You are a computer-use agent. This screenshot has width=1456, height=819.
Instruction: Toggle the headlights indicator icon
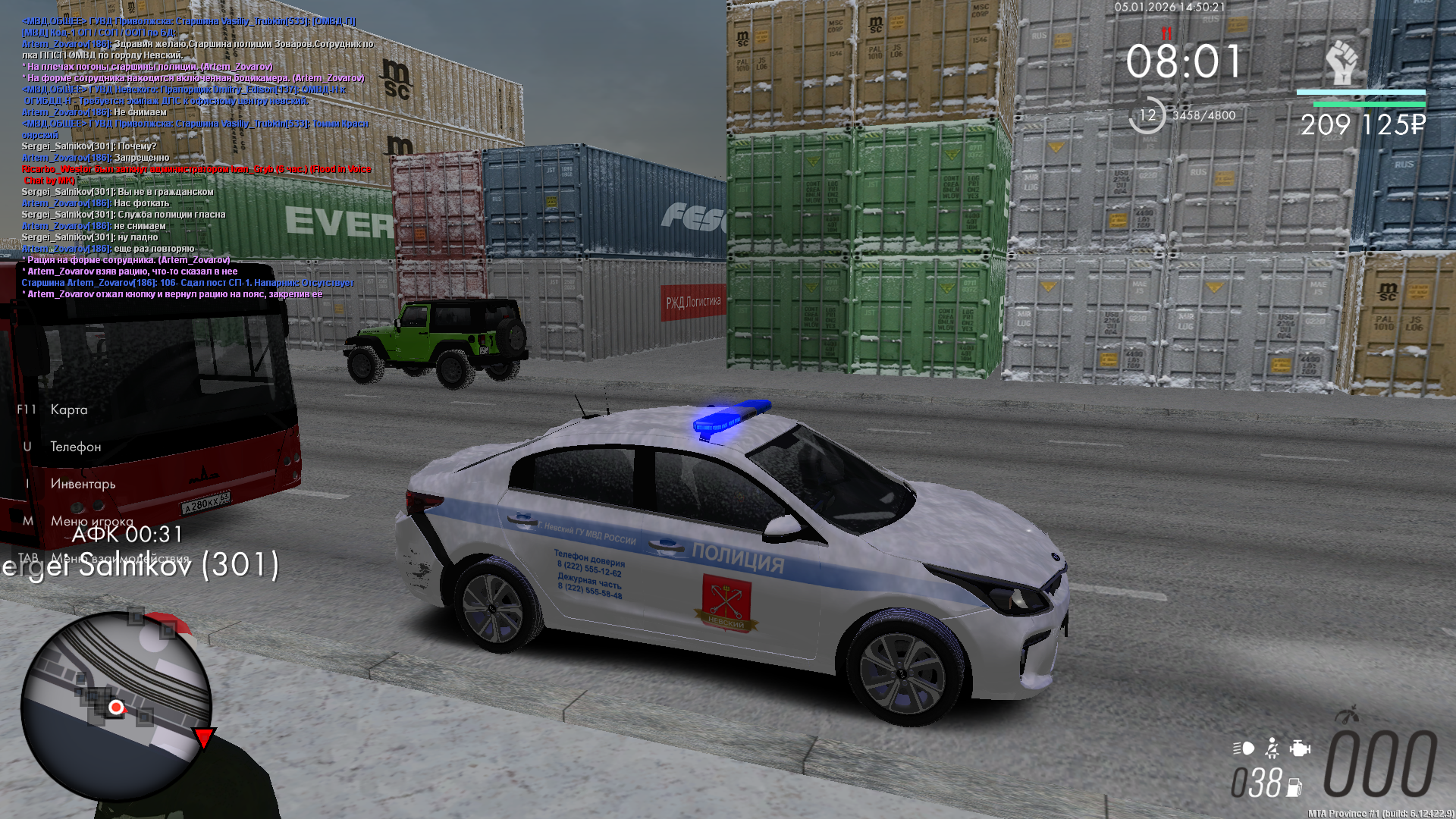pos(1244,748)
